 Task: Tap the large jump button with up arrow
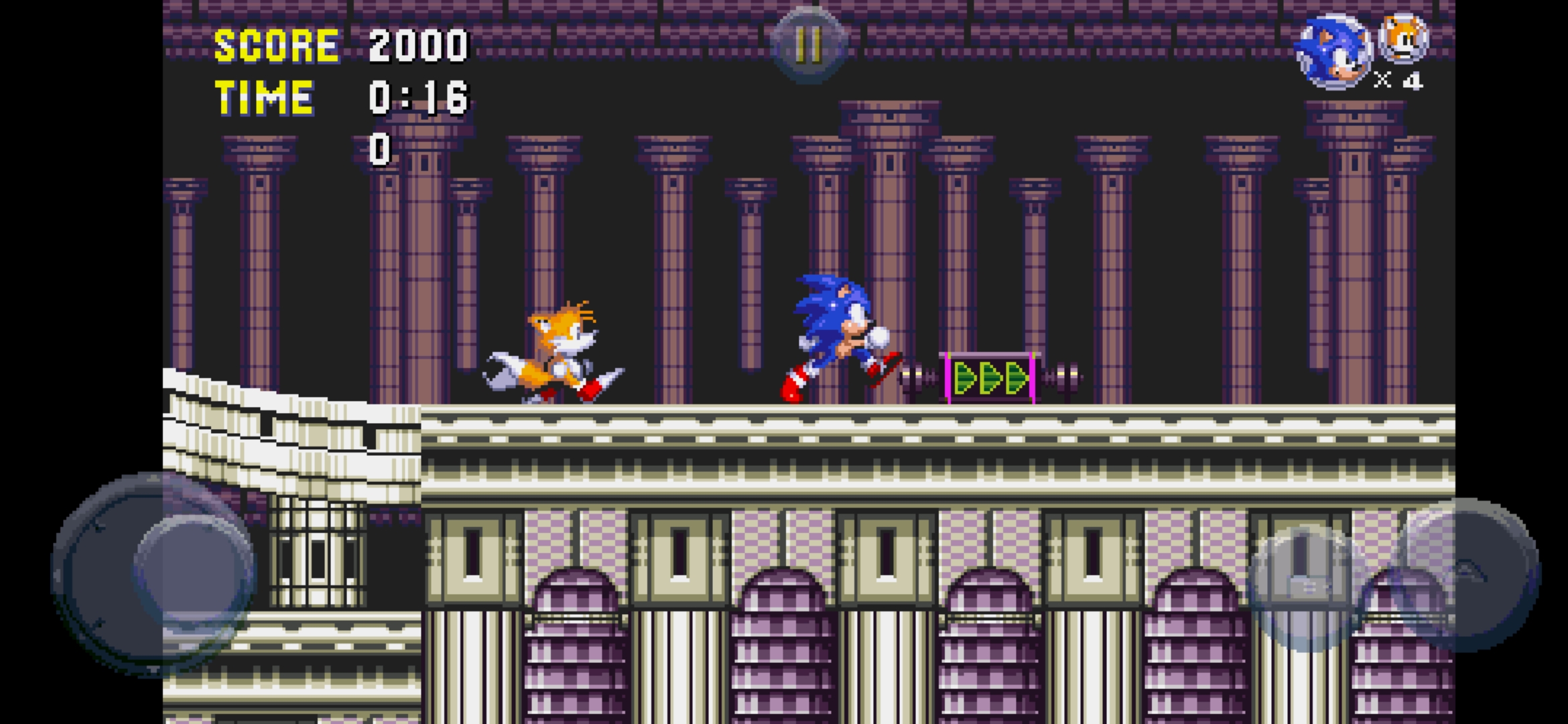[x=1466, y=575]
